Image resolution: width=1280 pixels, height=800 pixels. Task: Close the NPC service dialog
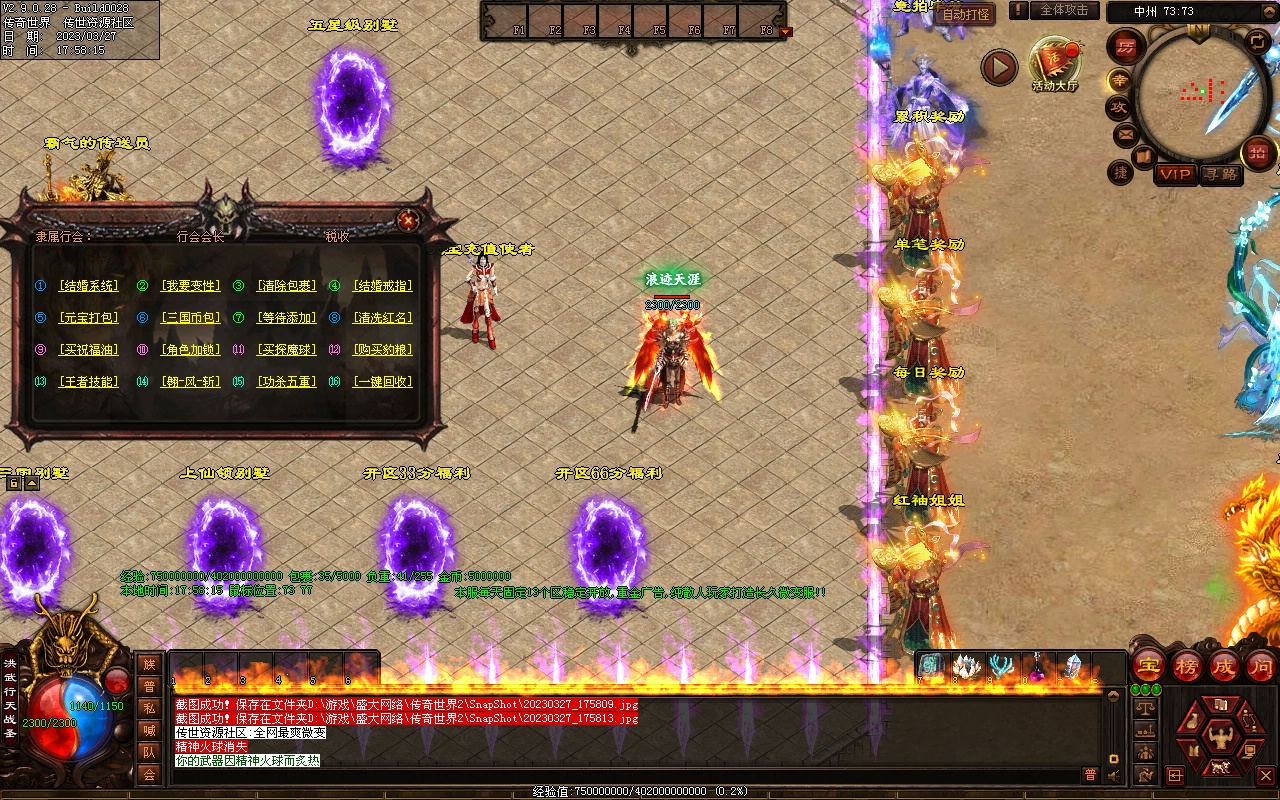click(x=407, y=220)
